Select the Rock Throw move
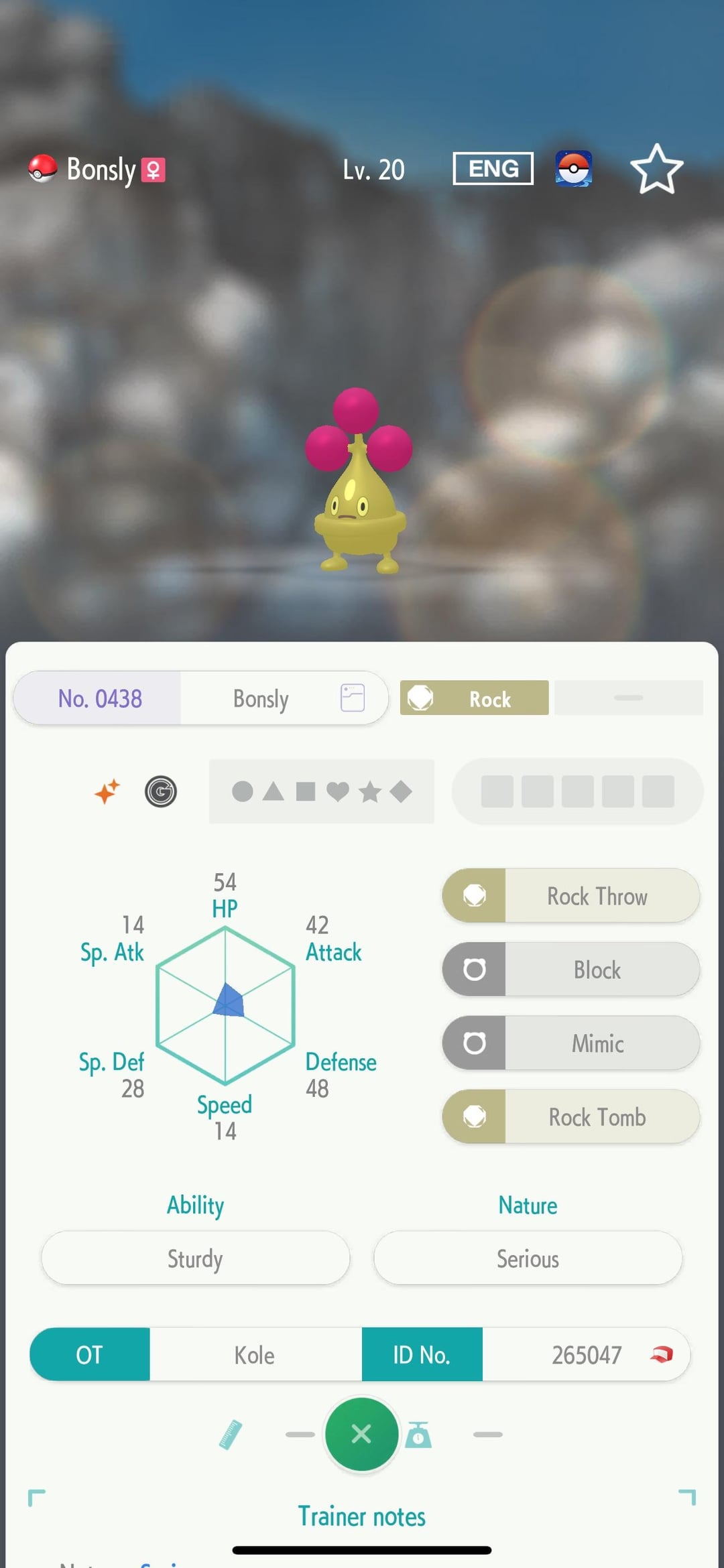The width and height of the screenshot is (724, 1568). point(570,896)
